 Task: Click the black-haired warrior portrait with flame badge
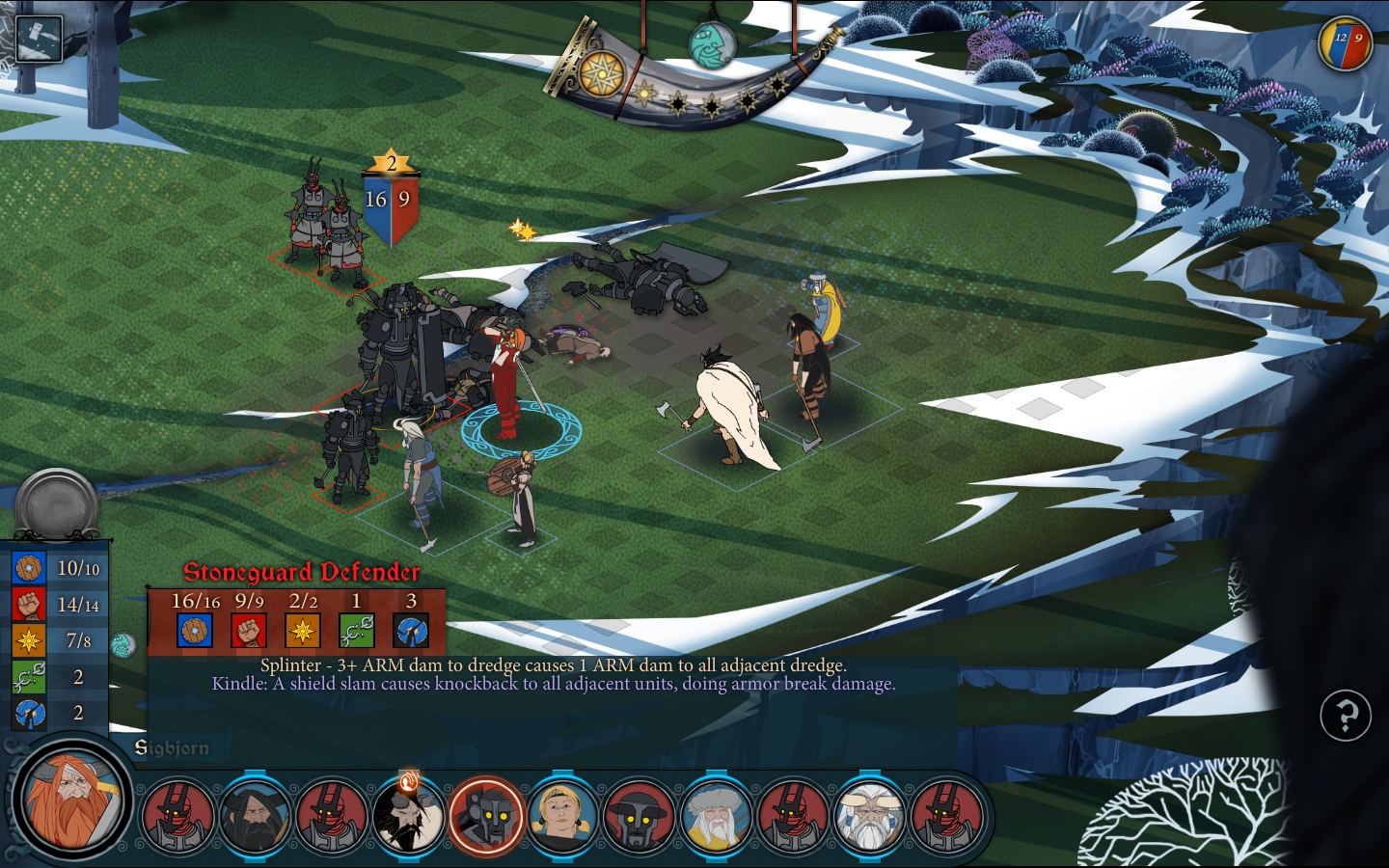409,816
